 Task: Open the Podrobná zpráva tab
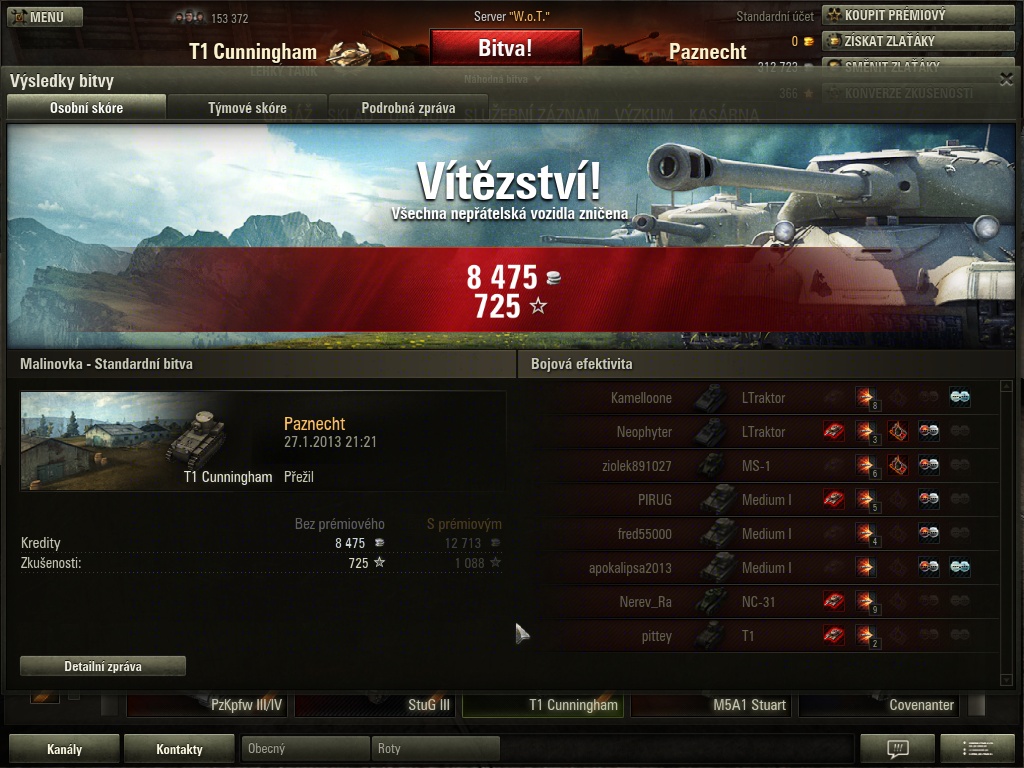[408, 108]
